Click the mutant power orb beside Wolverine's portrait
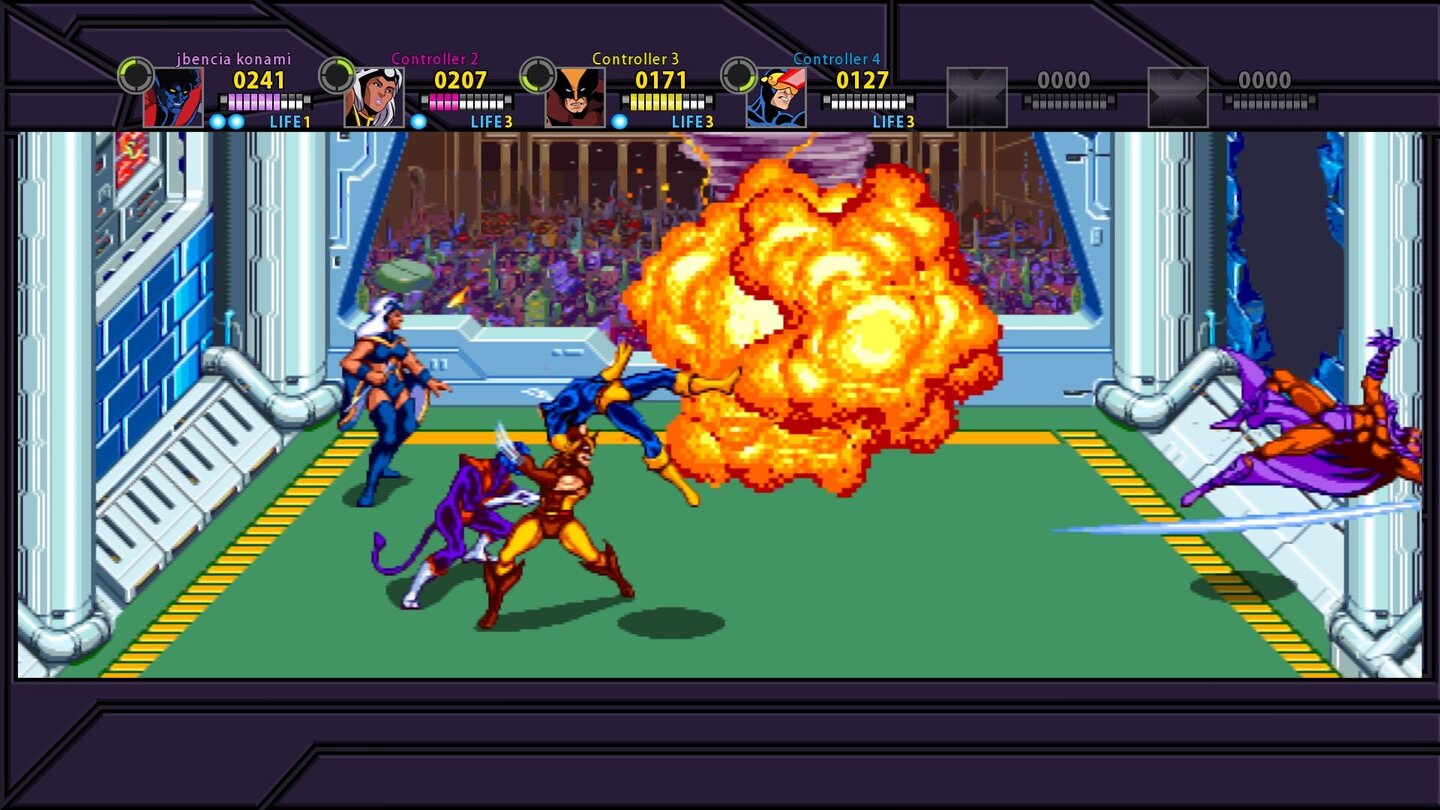 click(x=619, y=121)
